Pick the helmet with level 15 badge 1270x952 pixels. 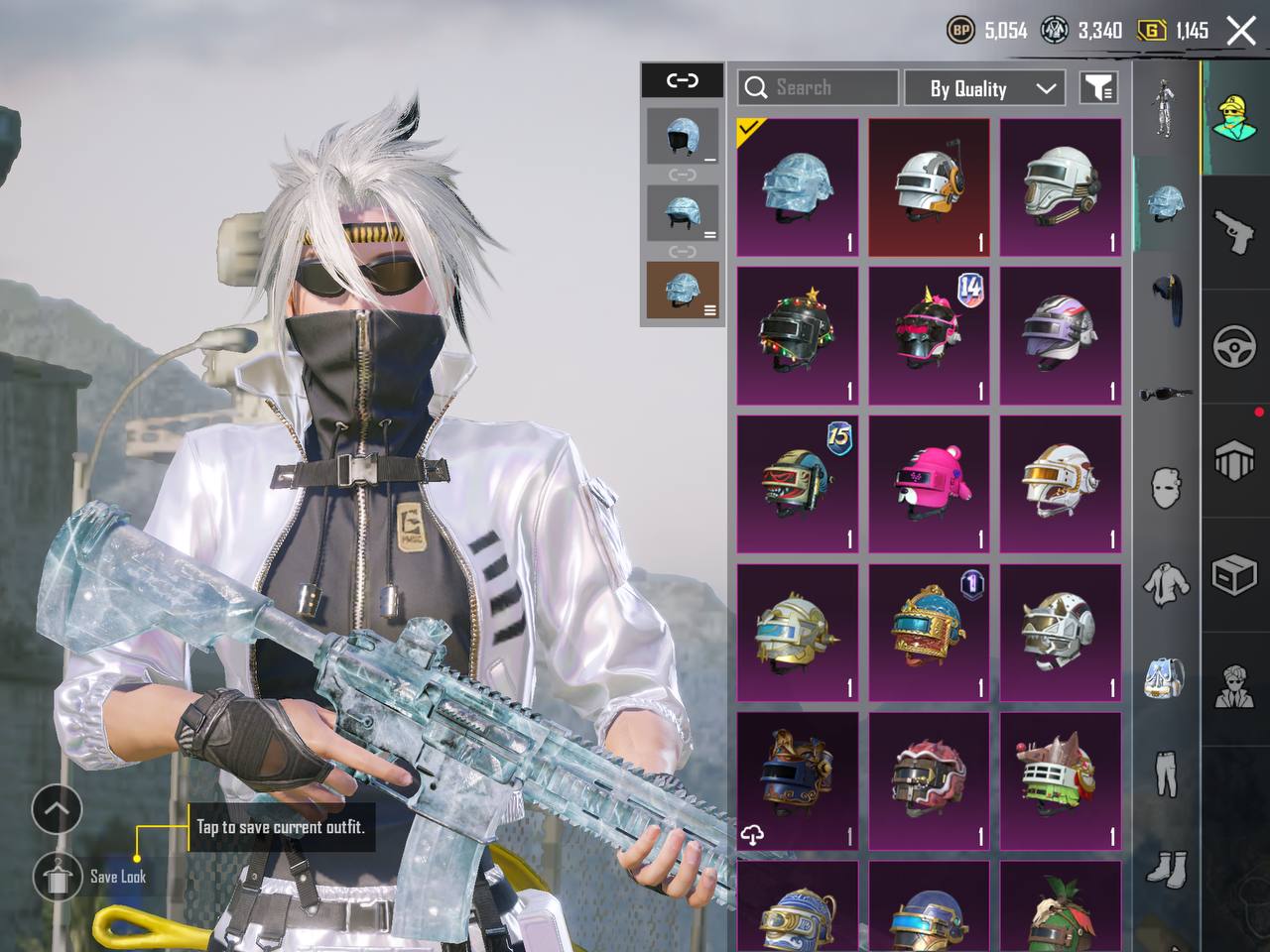(x=797, y=484)
